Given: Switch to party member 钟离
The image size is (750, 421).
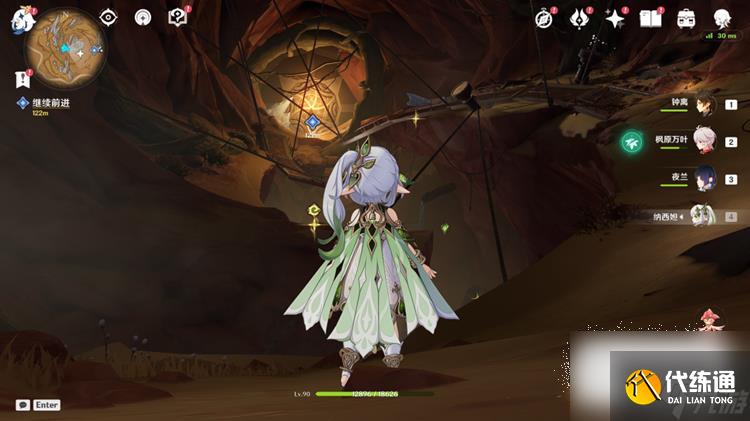Looking at the screenshot, I should 704,104.
